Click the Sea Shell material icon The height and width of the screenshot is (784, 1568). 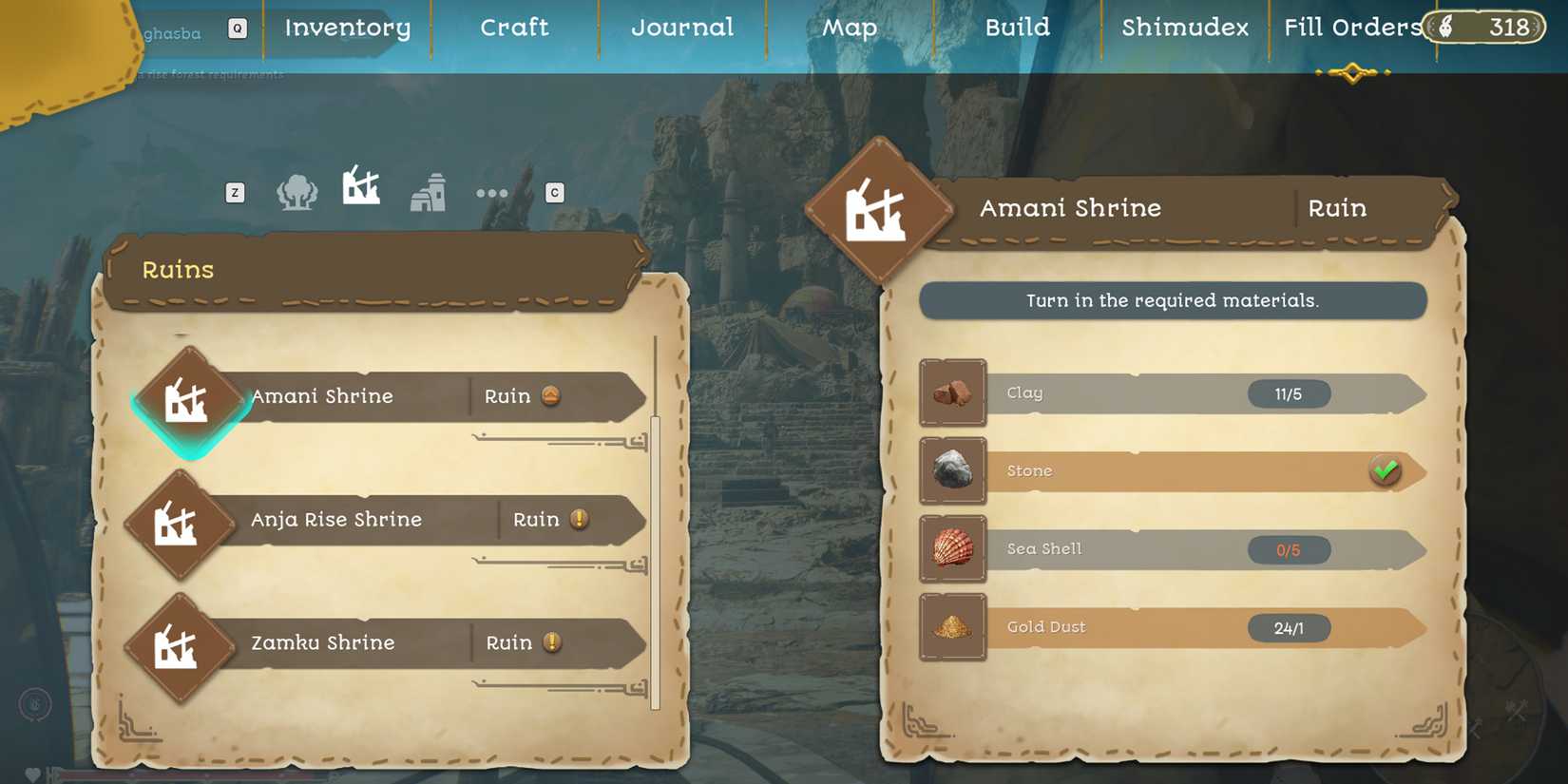[953, 548]
